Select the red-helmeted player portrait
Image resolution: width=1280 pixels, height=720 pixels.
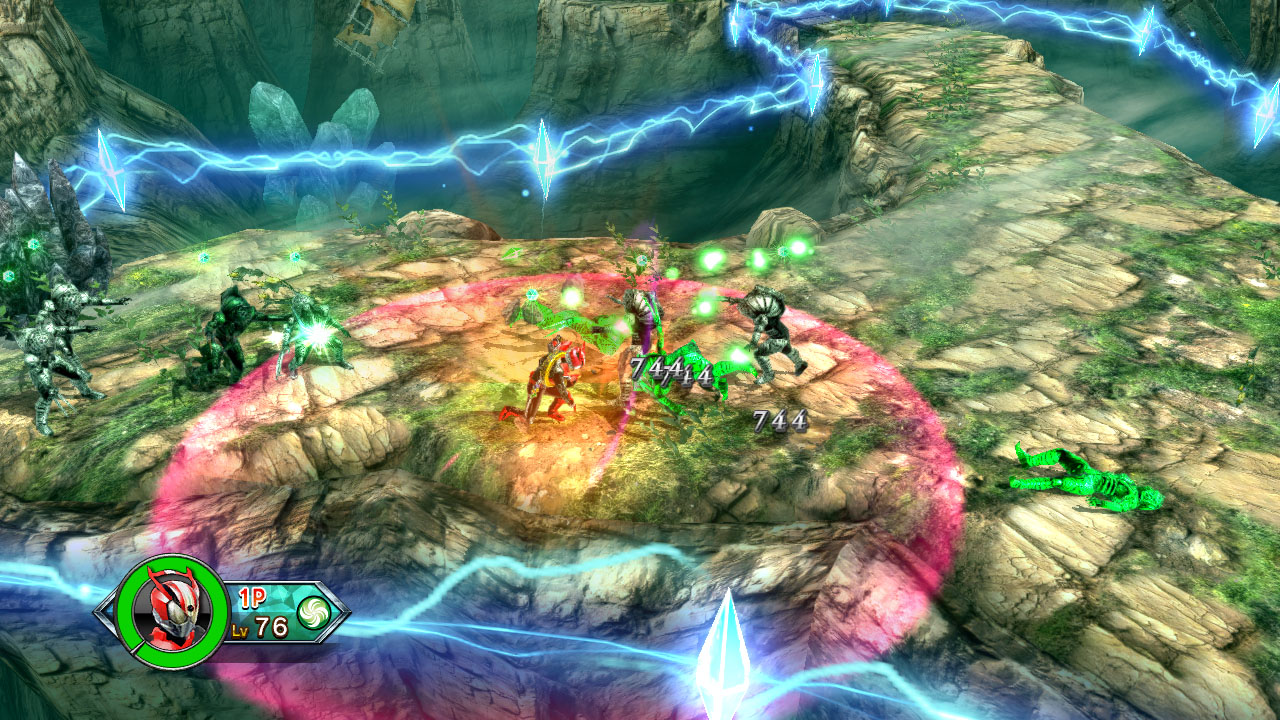(x=172, y=612)
